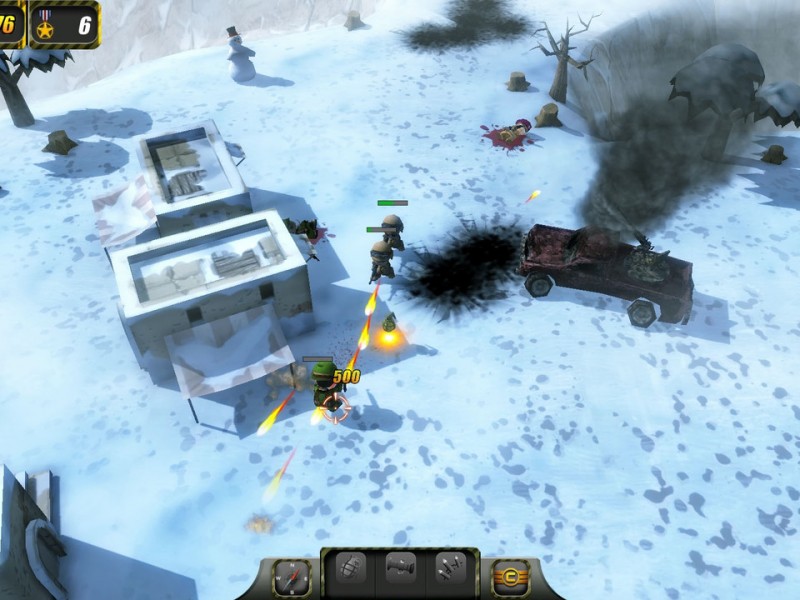
Task: Open the compass map button
Action: click(293, 576)
